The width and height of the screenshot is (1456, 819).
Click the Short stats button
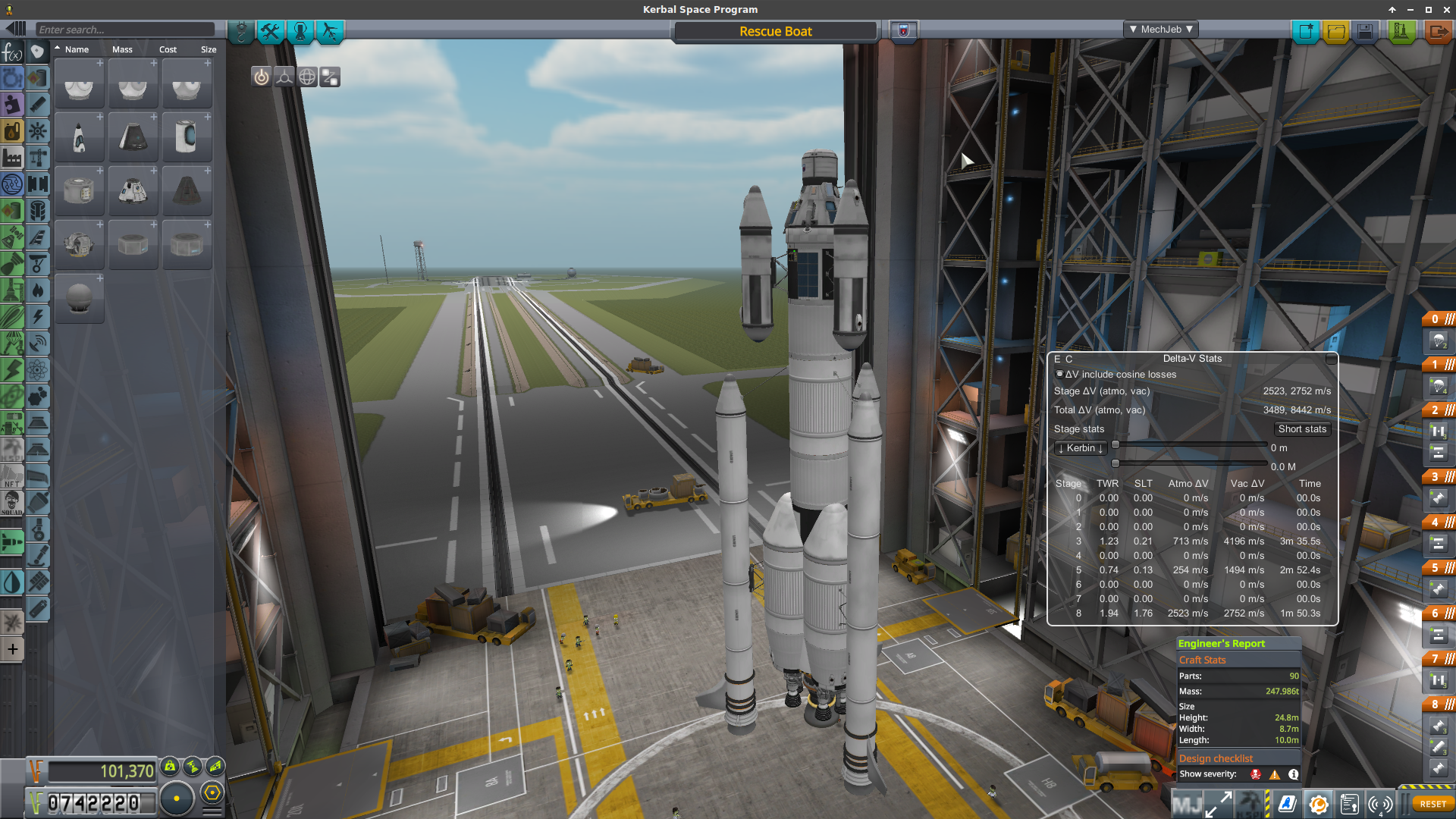(1302, 429)
